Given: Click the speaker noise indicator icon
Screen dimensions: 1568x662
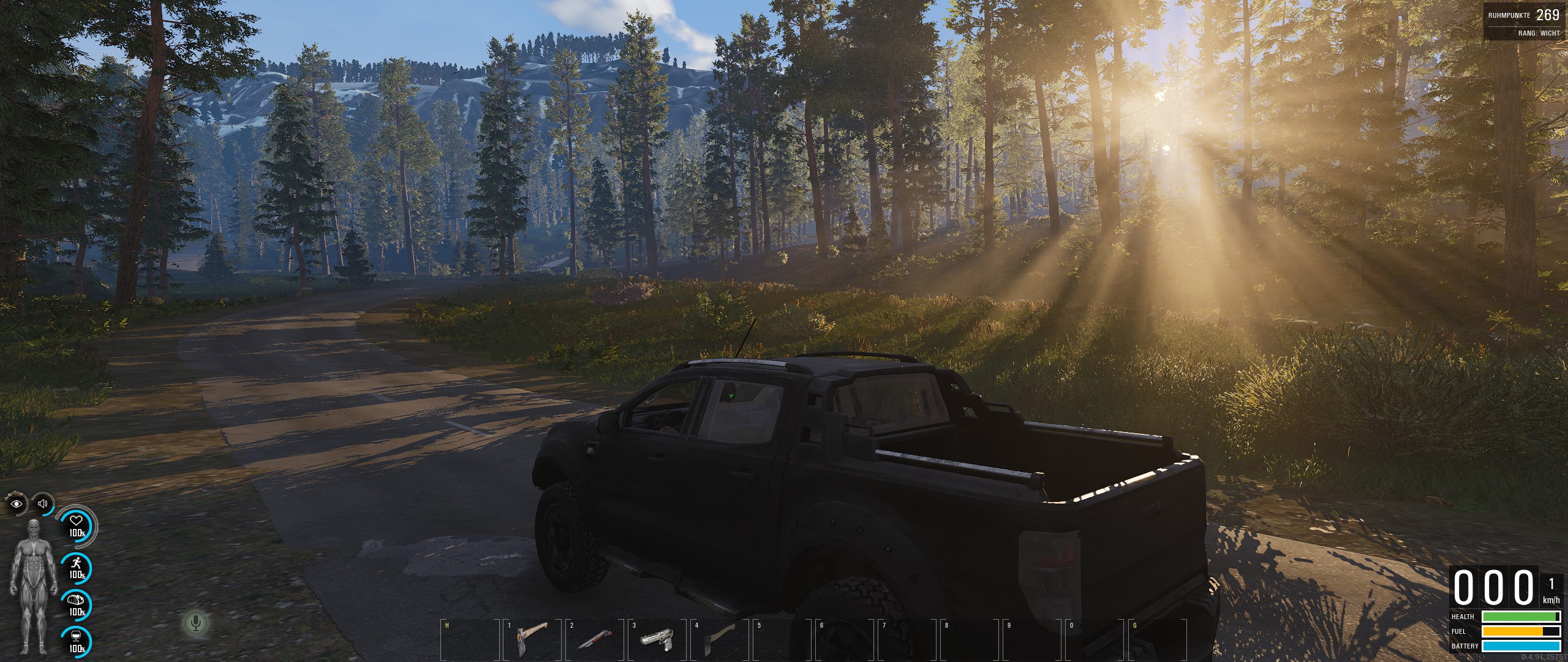Looking at the screenshot, I should (x=42, y=504).
